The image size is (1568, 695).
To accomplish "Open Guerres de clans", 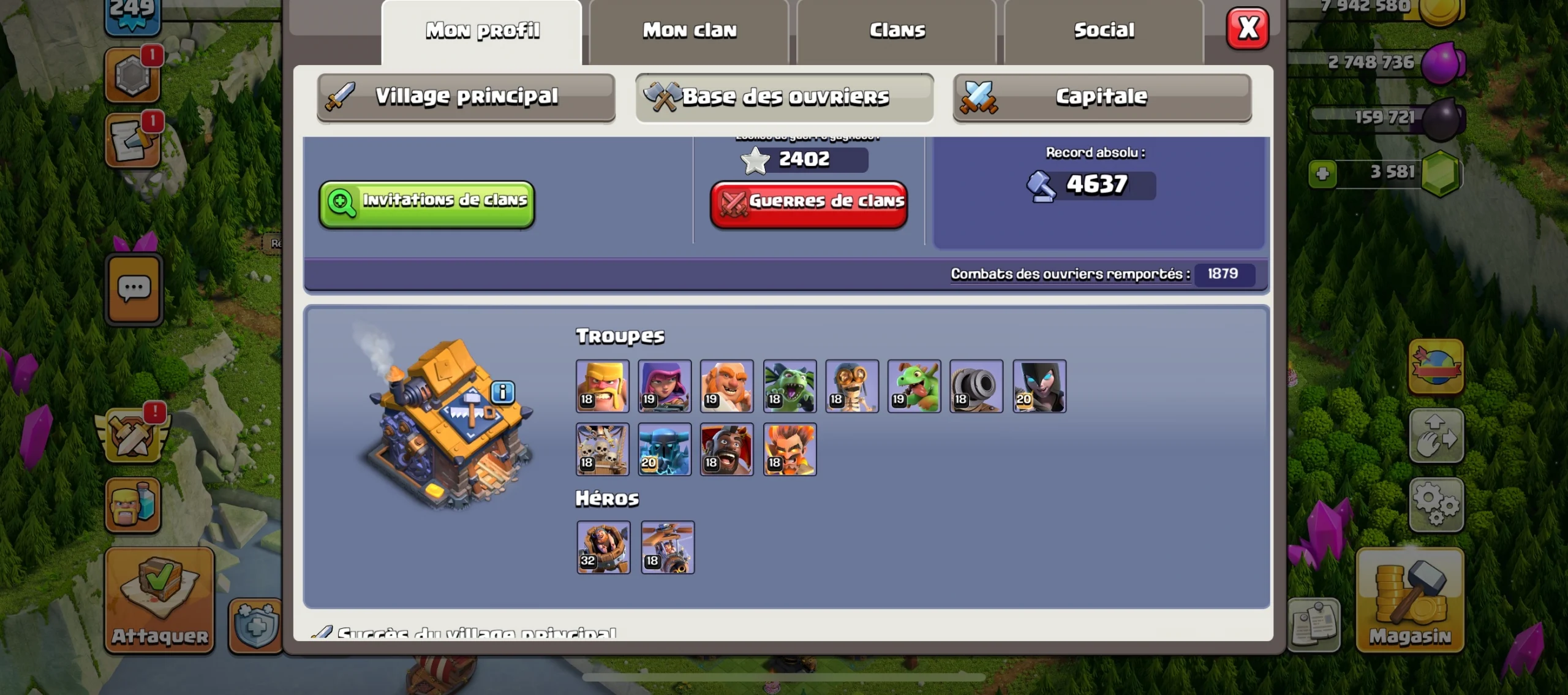I will (809, 202).
